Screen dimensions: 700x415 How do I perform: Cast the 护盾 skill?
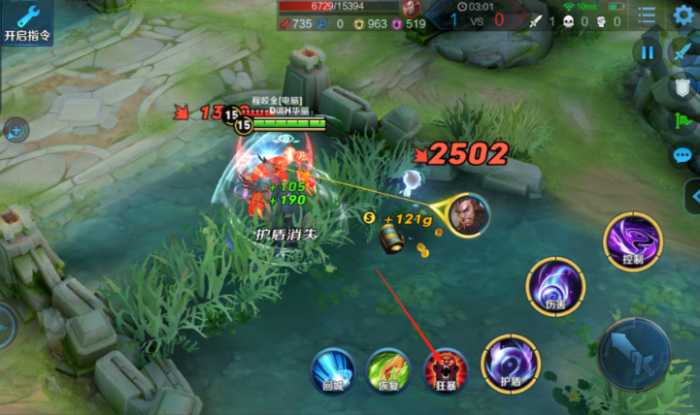[x=510, y=364]
